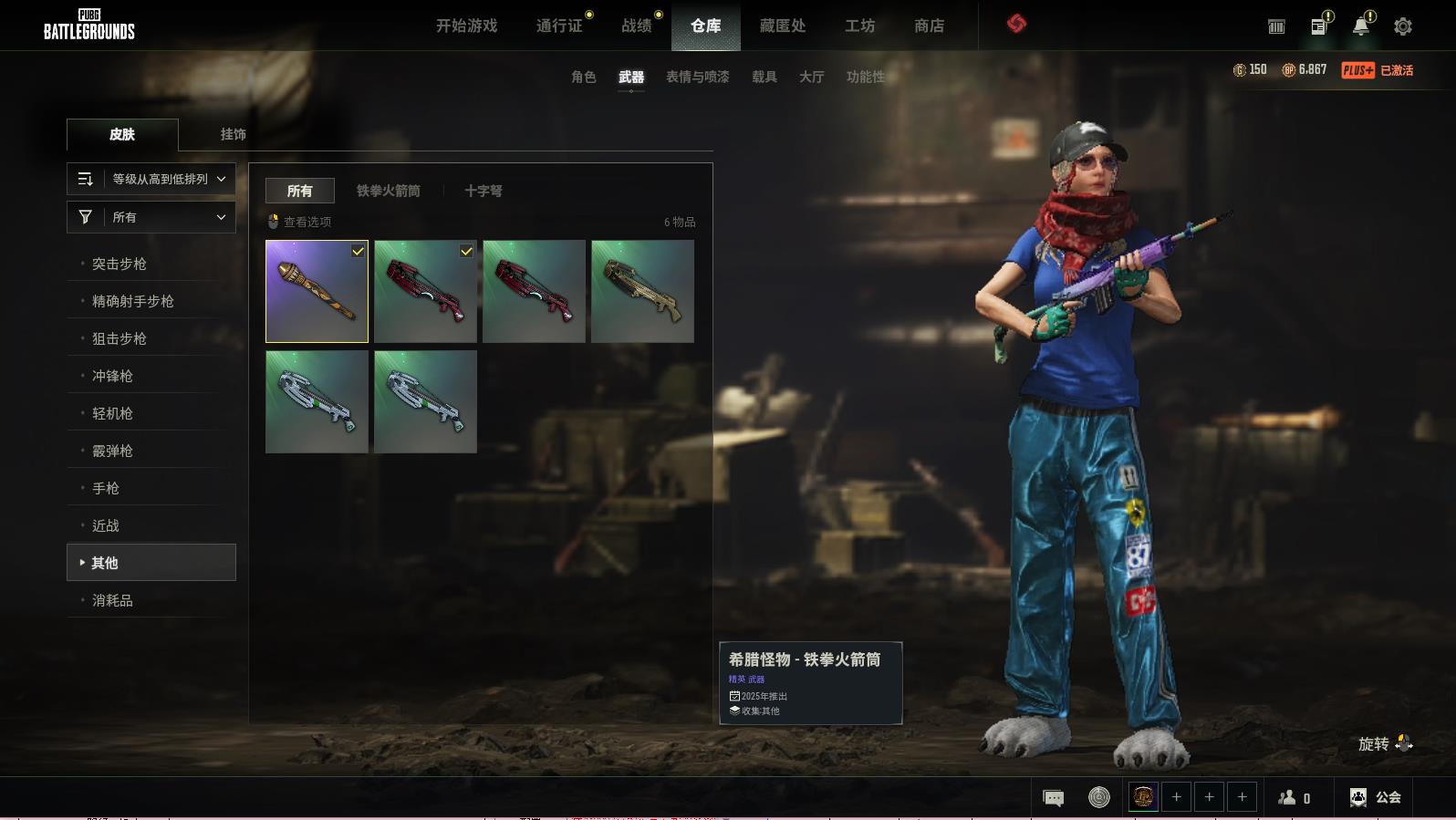
Task: Check the notification bell
Action: (1360, 26)
